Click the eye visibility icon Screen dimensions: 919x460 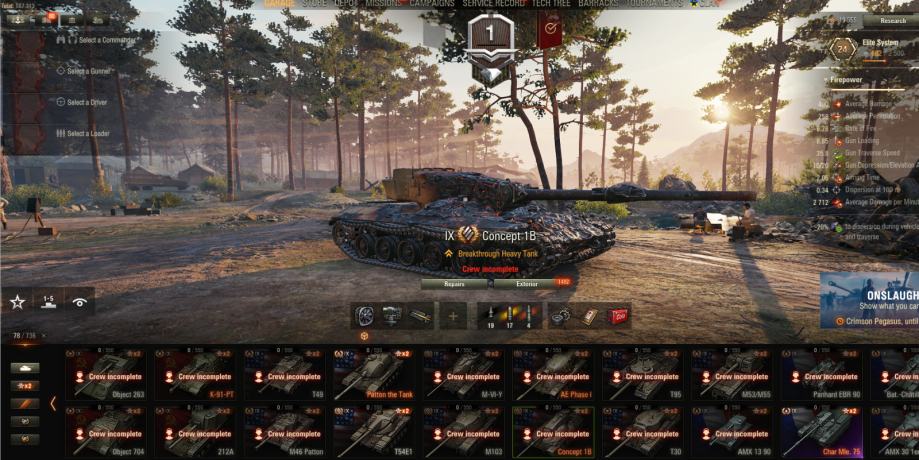click(x=79, y=301)
